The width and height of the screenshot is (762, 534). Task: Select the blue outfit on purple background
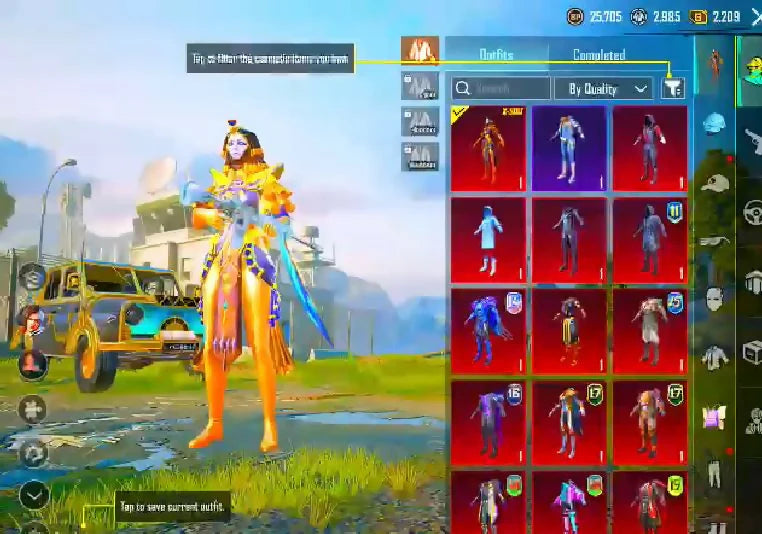point(569,148)
